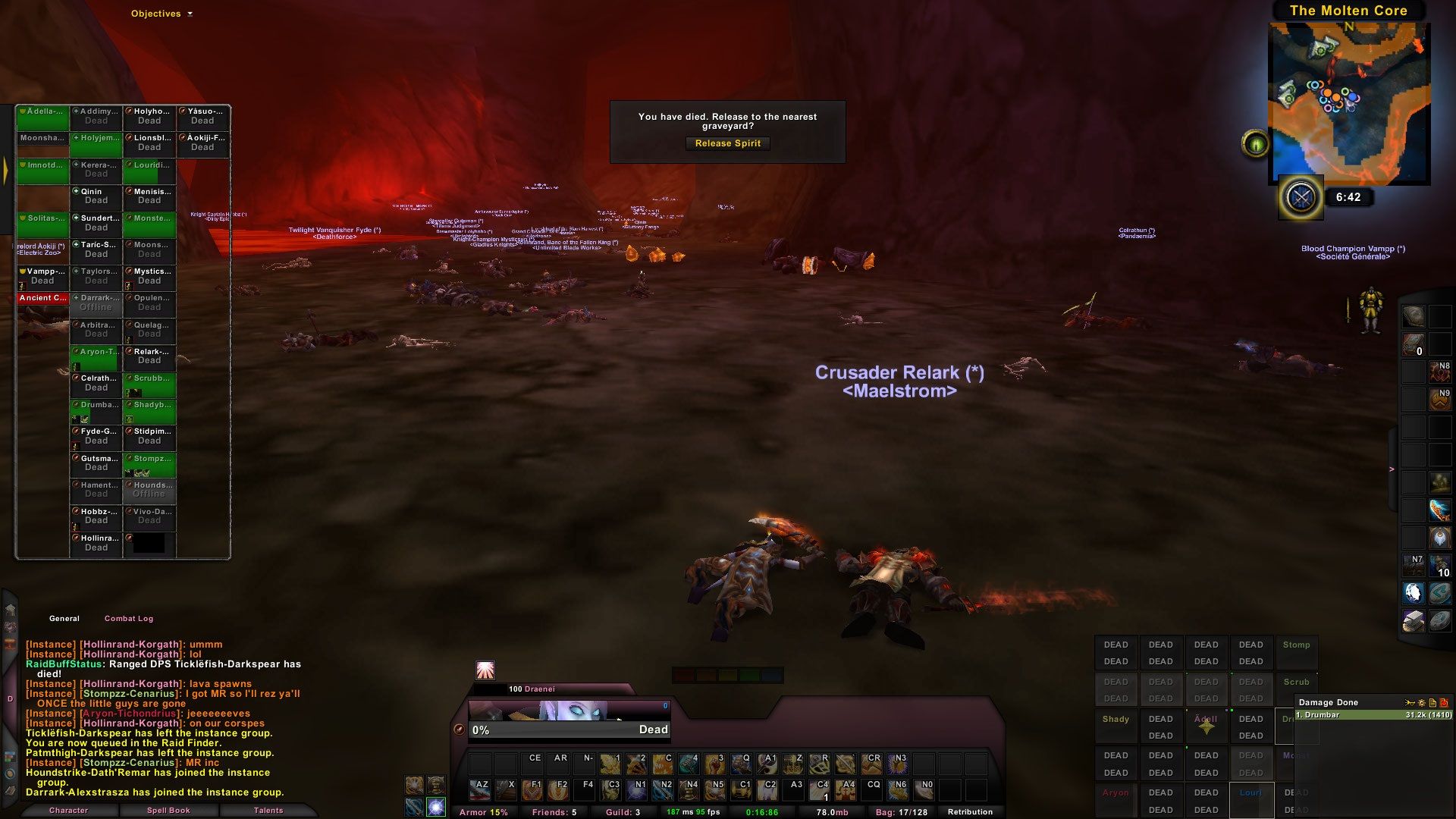Click the N8 item icon in the right bar
The image size is (1456, 819).
[x=1439, y=372]
